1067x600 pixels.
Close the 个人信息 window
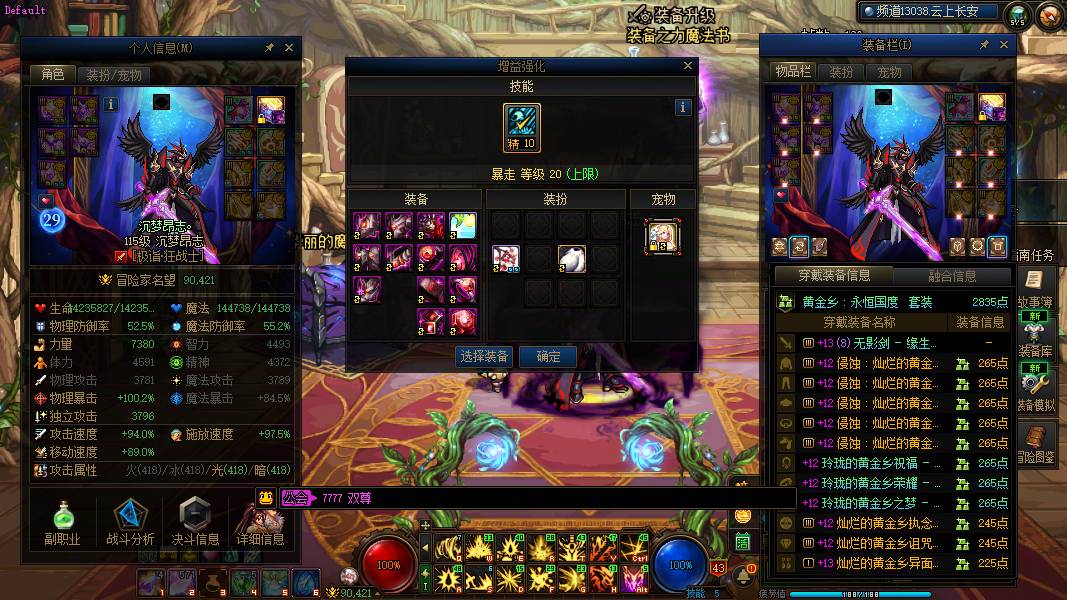289,47
